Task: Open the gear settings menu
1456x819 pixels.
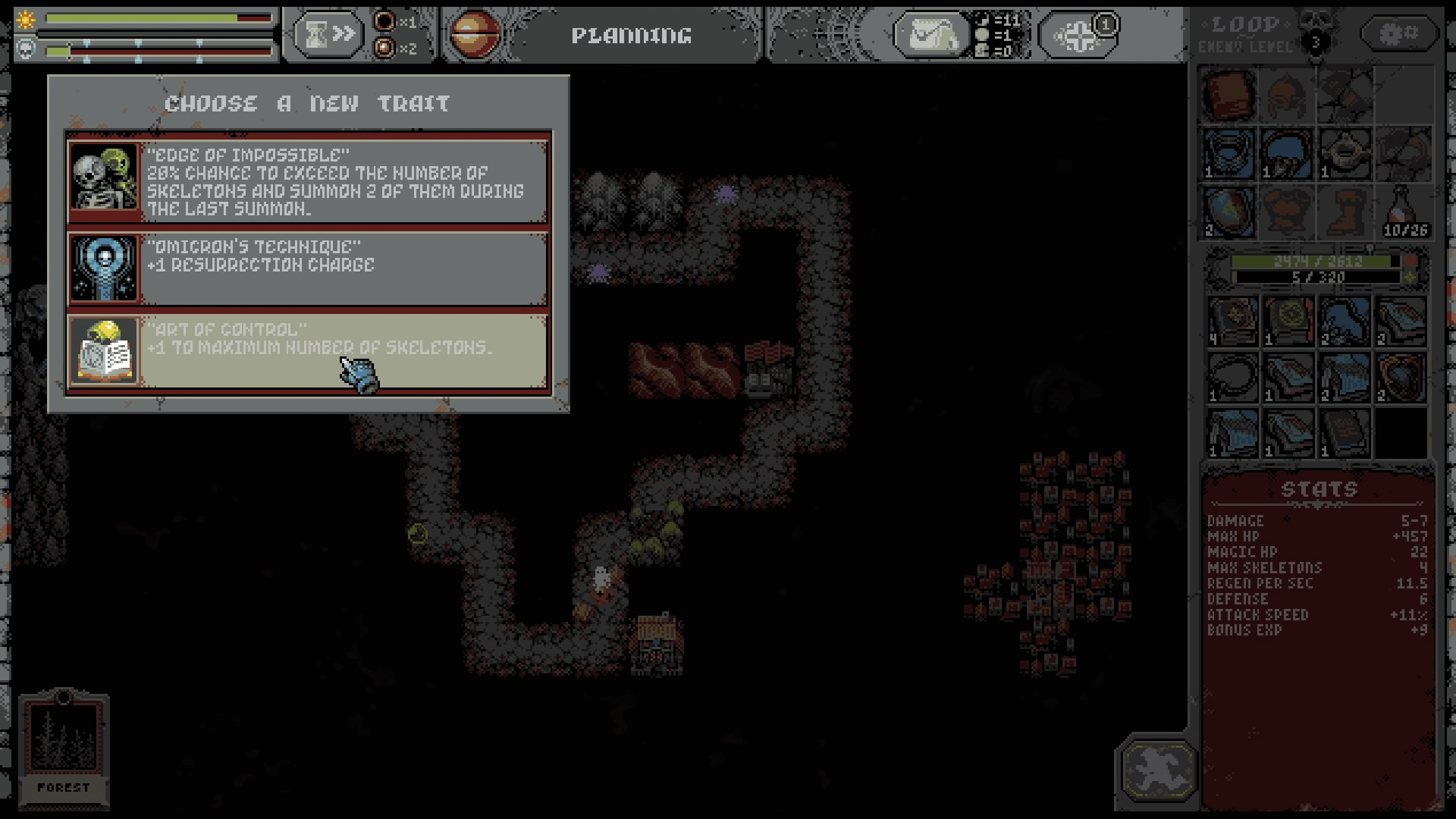Action: [x=1400, y=33]
